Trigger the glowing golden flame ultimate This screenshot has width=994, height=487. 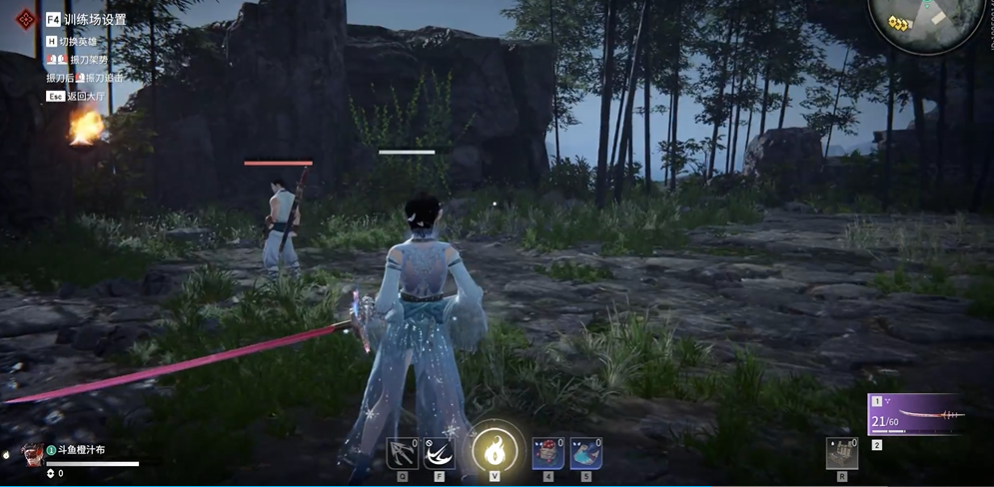pyautogui.click(x=494, y=450)
